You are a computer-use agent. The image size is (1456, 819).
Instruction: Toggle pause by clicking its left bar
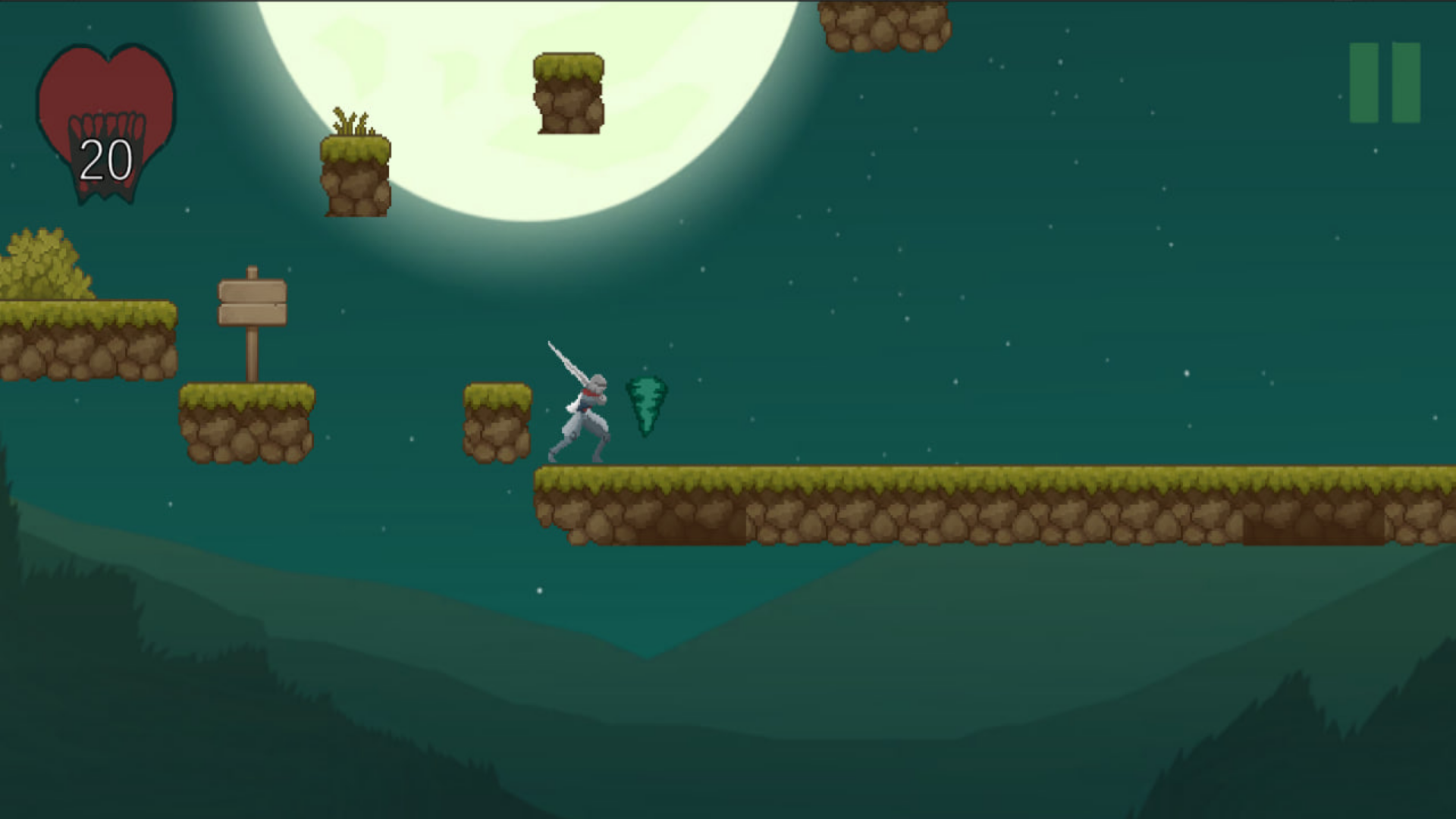1363,83
